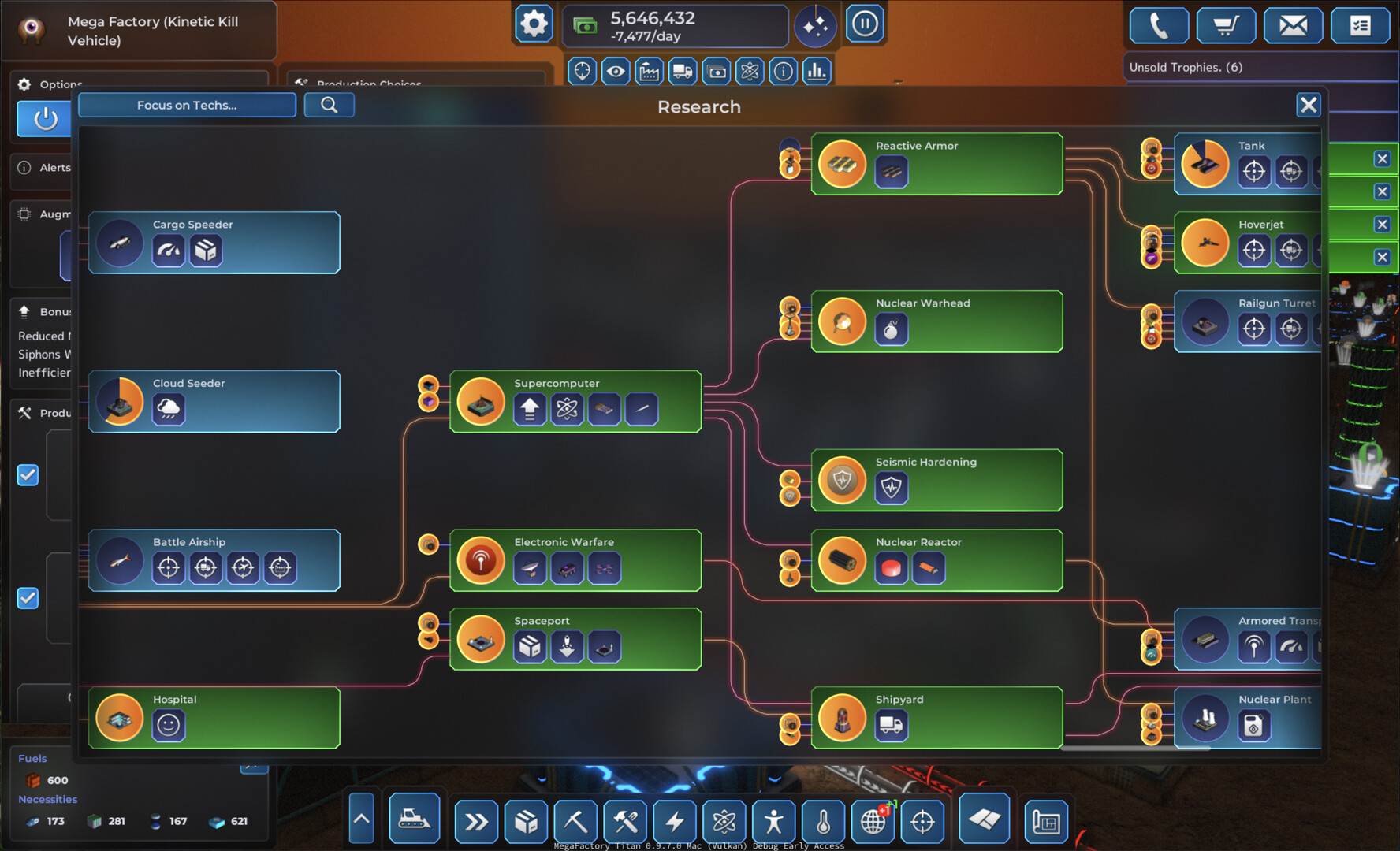1400x851 pixels.
Task: Pick the Seismic Hardening tech
Action: (x=936, y=480)
